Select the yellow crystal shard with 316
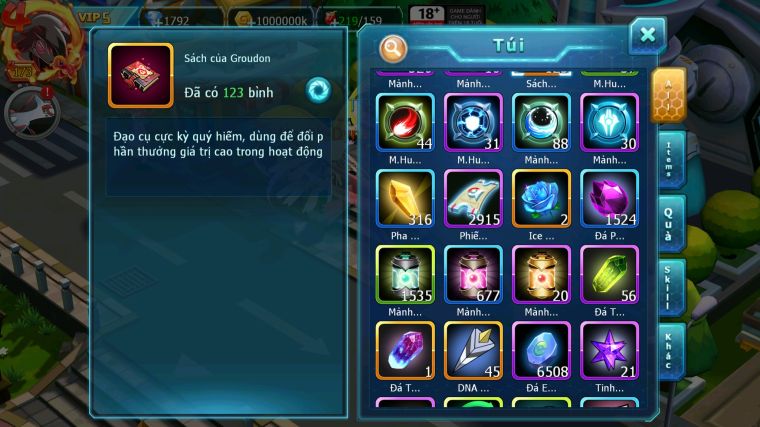Image resolution: width=760 pixels, height=427 pixels. tap(405, 198)
